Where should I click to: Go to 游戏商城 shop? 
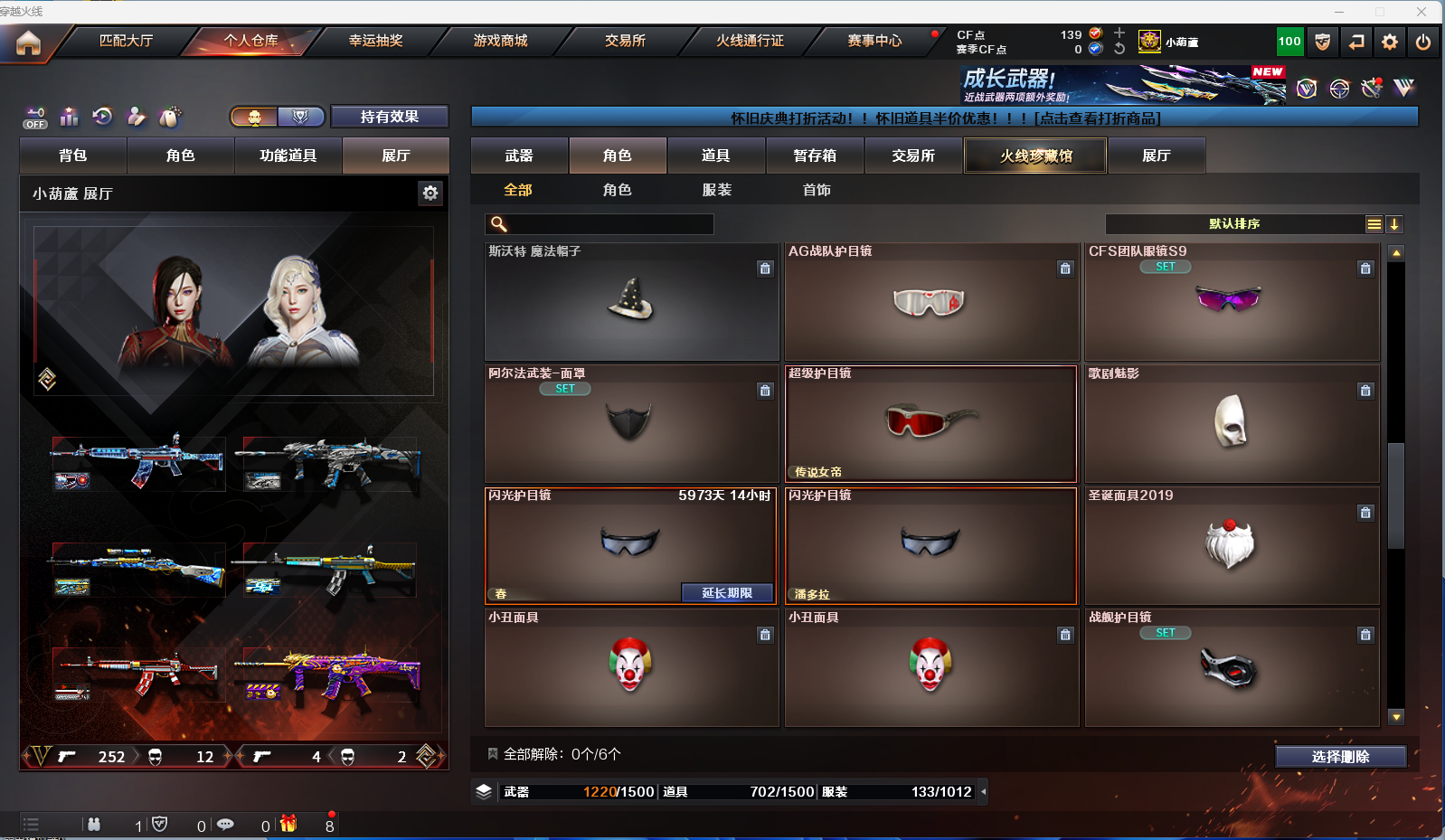tap(500, 41)
